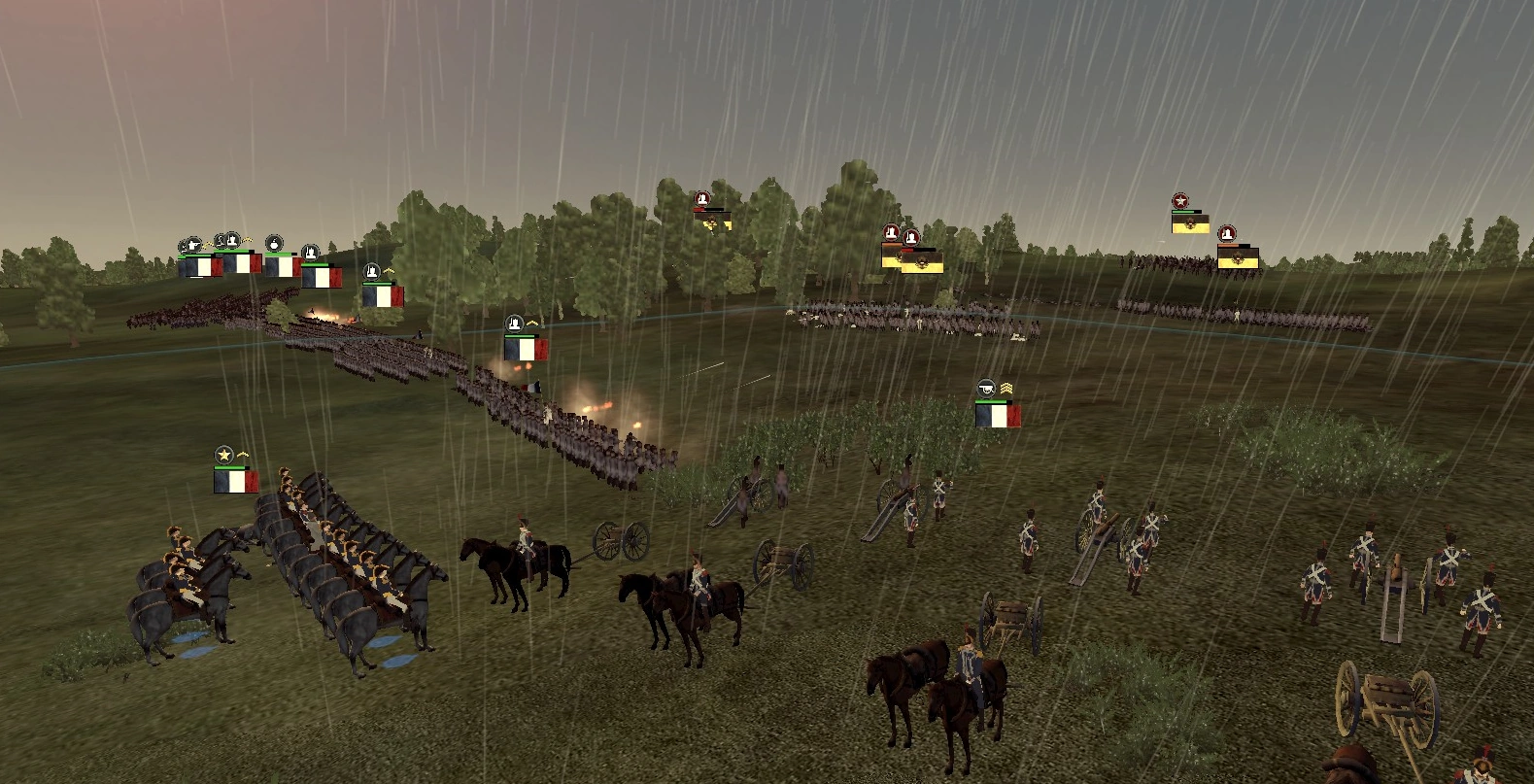The image size is (1534, 784).
Task: Click the red depleted health bar of the damaged Austrian unit
Action: pyautogui.click(x=699, y=209)
